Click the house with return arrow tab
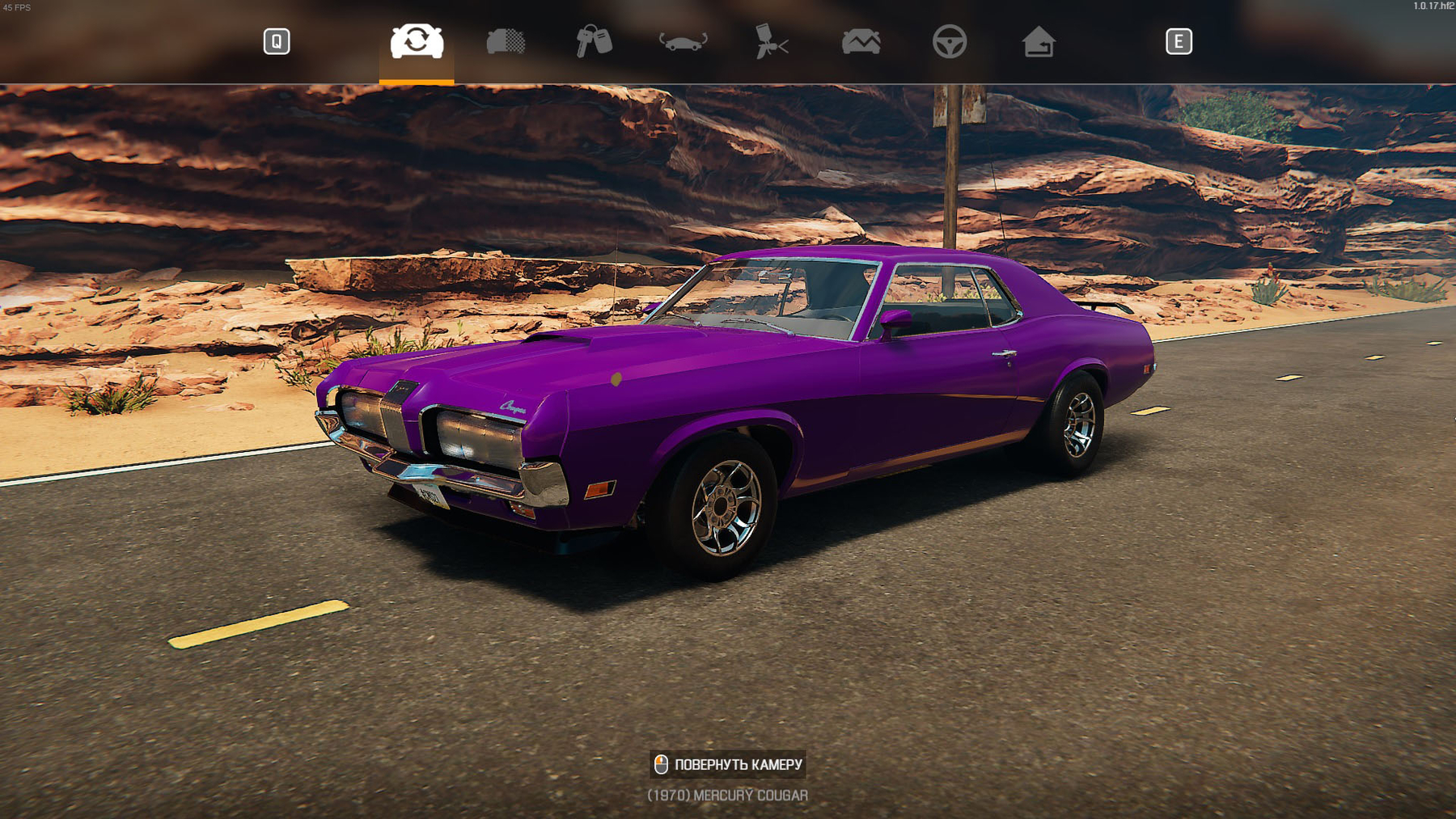This screenshot has height=819, width=1456. (1038, 41)
